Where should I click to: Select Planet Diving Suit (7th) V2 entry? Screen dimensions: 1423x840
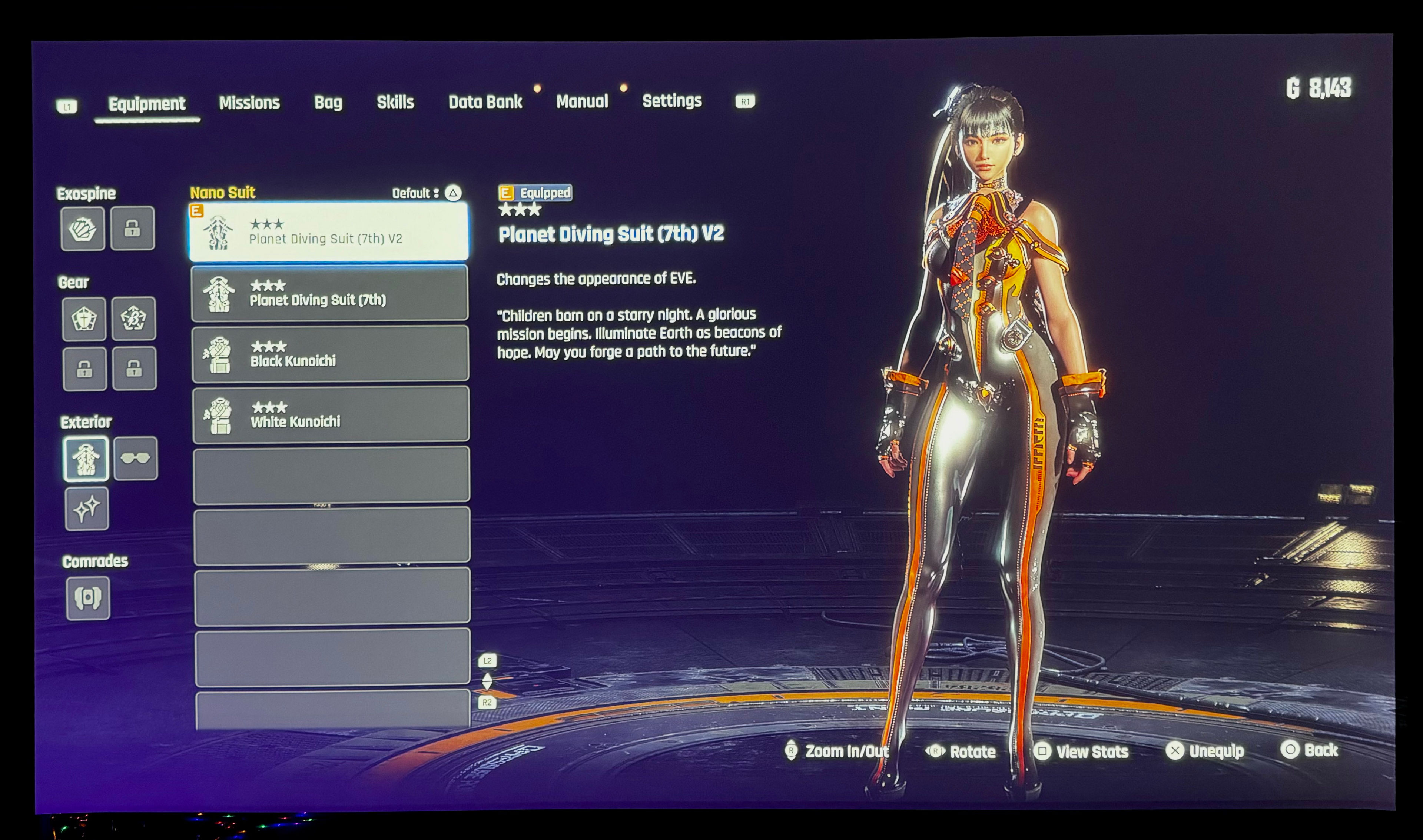[x=329, y=232]
